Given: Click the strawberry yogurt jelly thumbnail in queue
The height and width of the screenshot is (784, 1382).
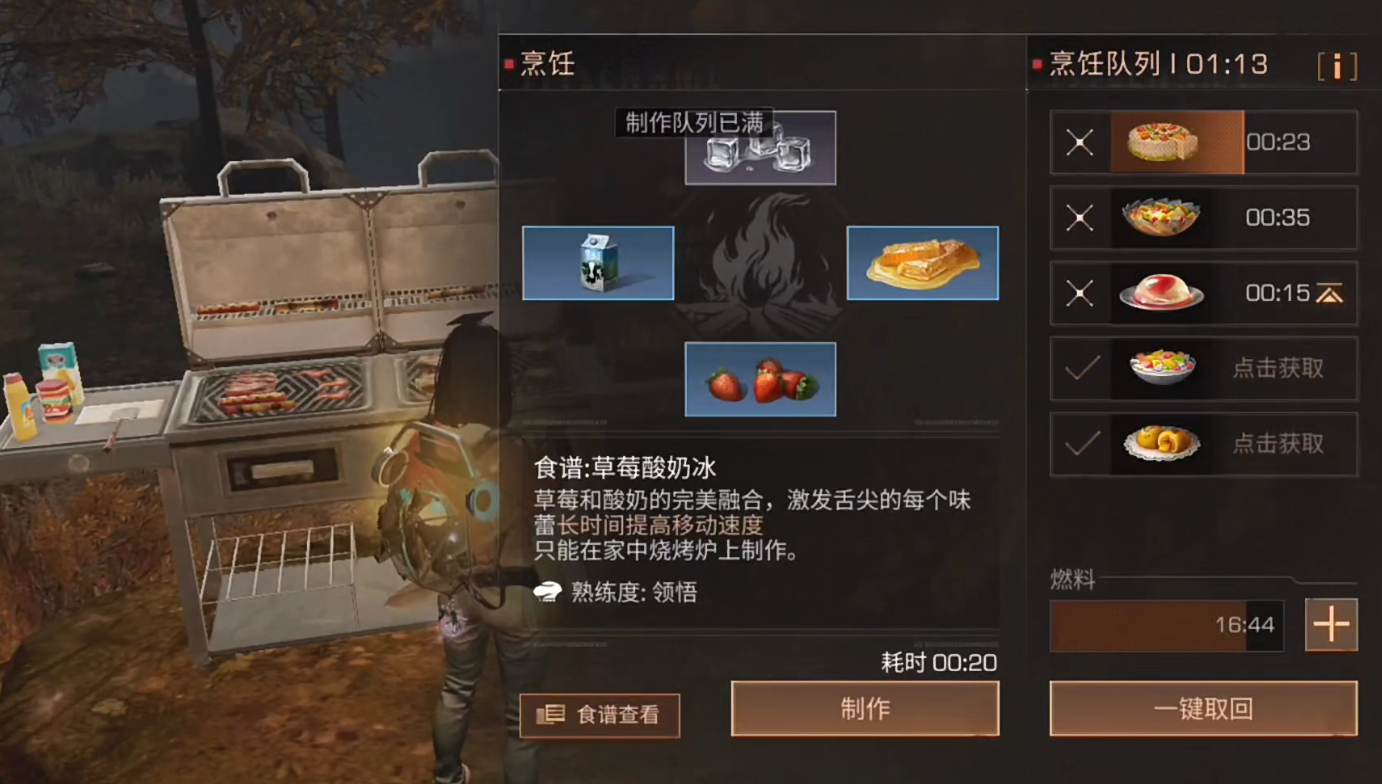Looking at the screenshot, I should [x=1160, y=293].
